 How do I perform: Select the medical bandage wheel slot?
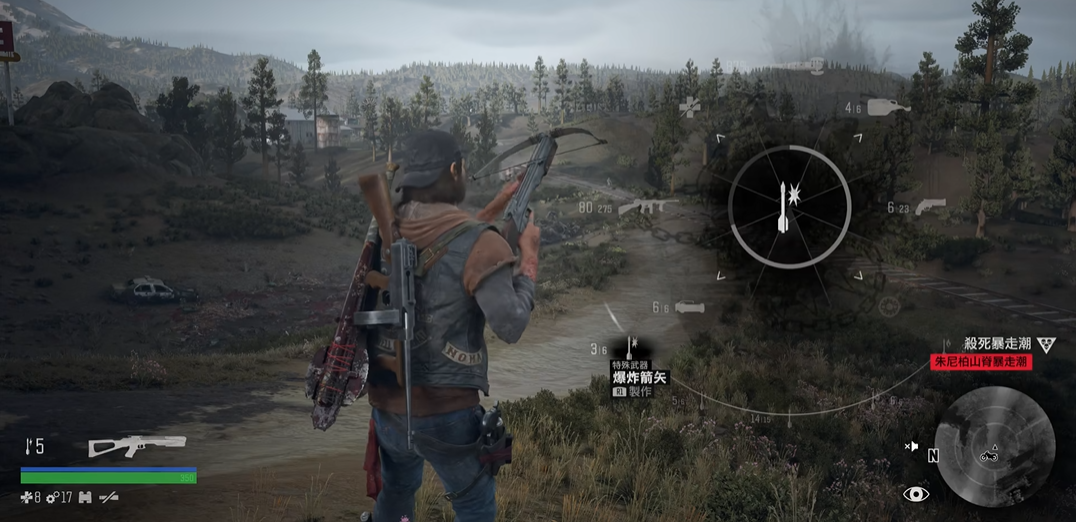pyautogui.click(x=690, y=105)
